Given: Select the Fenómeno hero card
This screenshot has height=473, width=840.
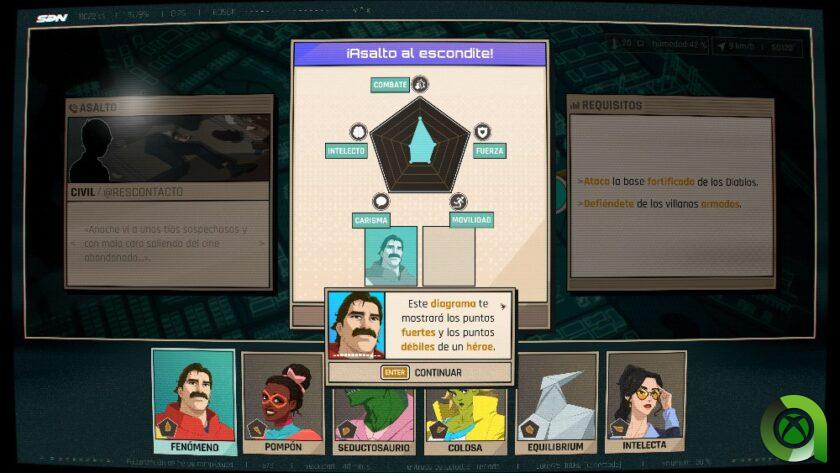Looking at the screenshot, I should (x=194, y=395).
